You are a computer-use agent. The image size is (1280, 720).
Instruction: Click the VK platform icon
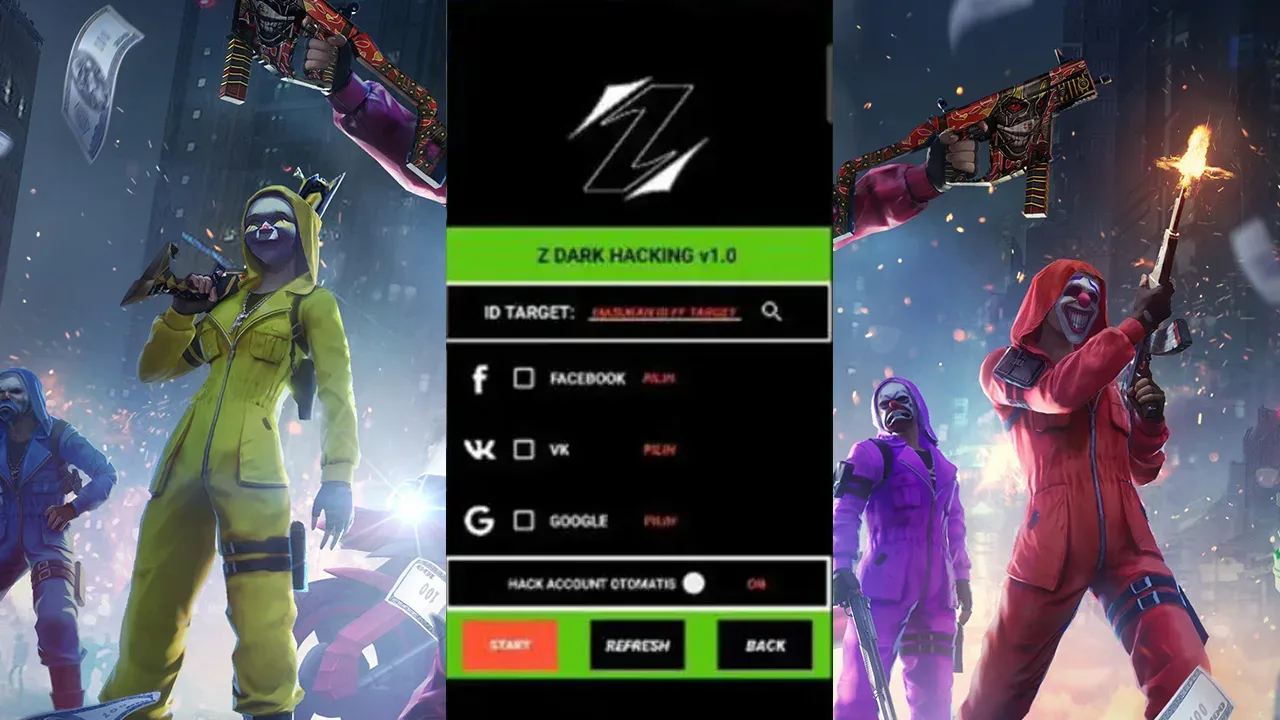click(481, 451)
